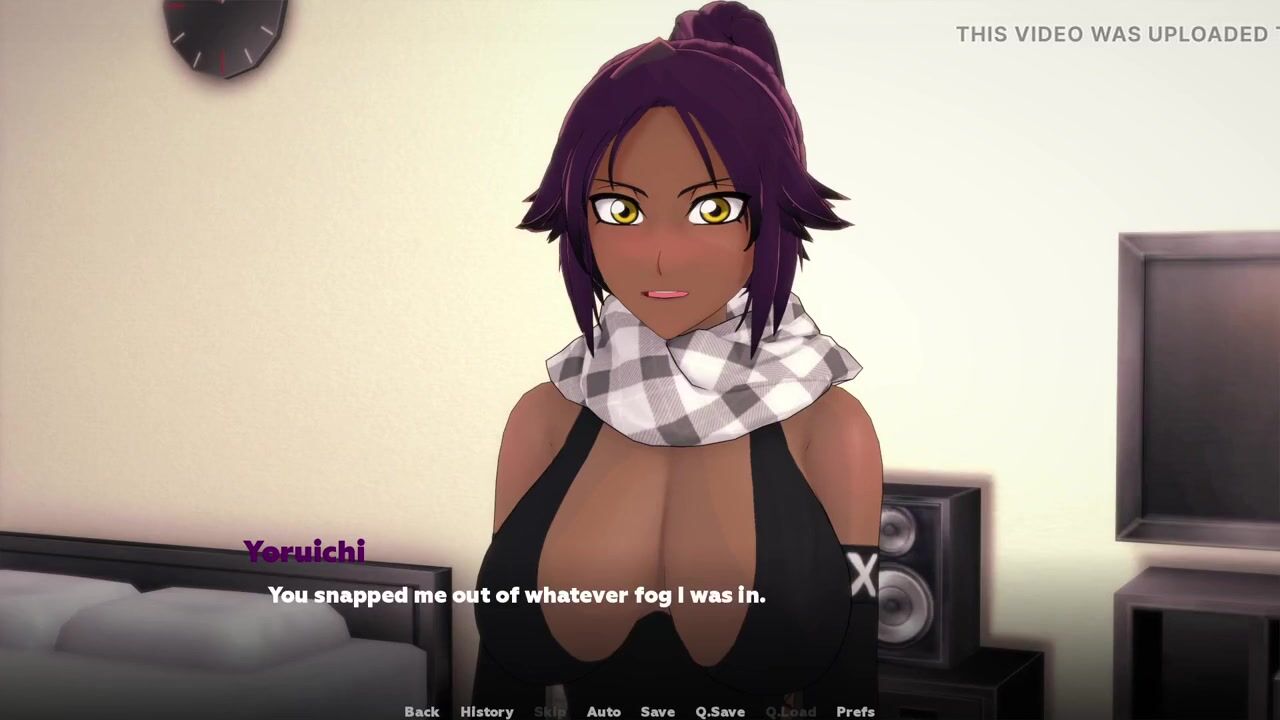Quick save with Q.Save

click(720, 711)
